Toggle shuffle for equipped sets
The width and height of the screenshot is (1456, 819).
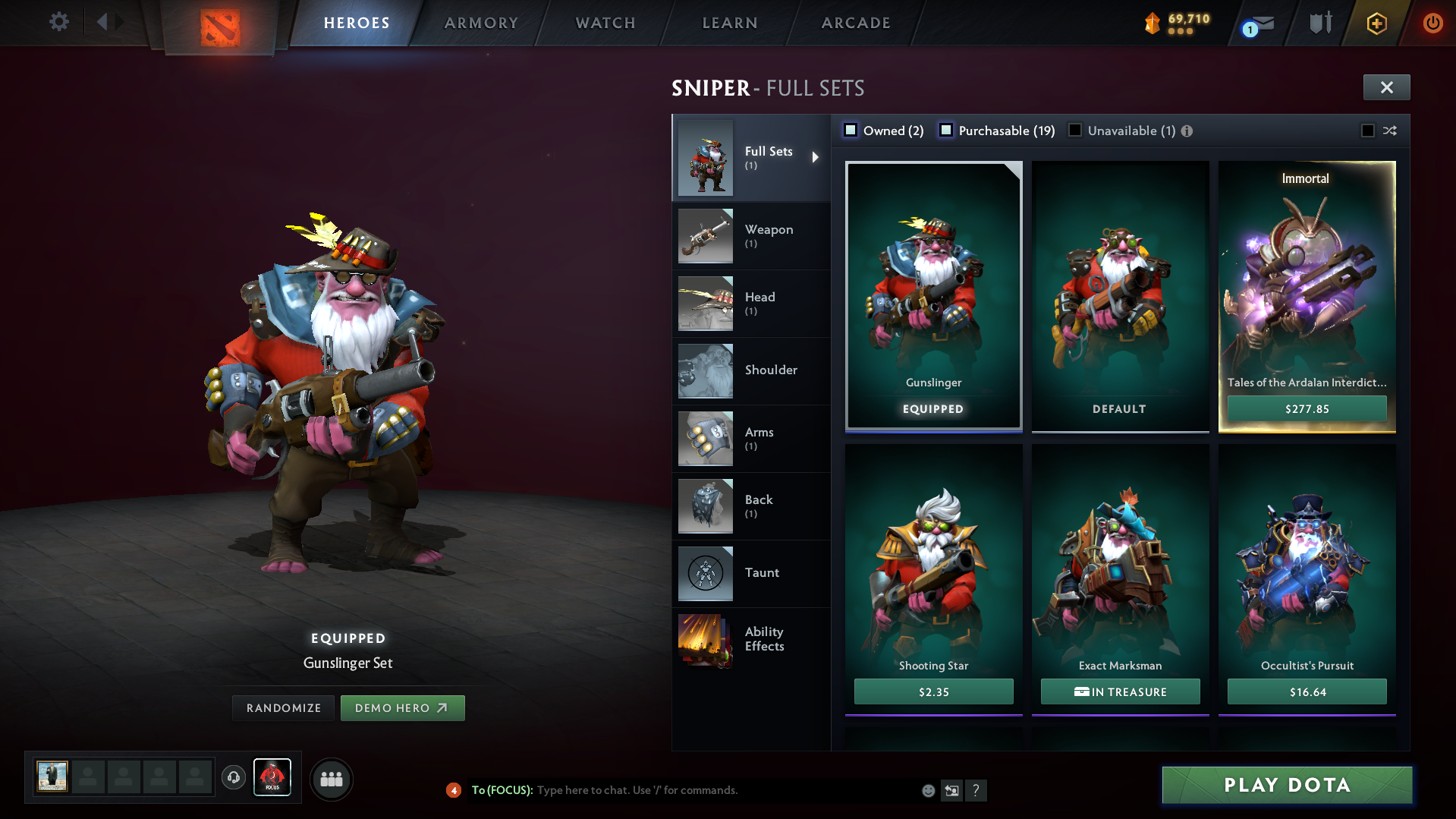[x=1390, y=130]
